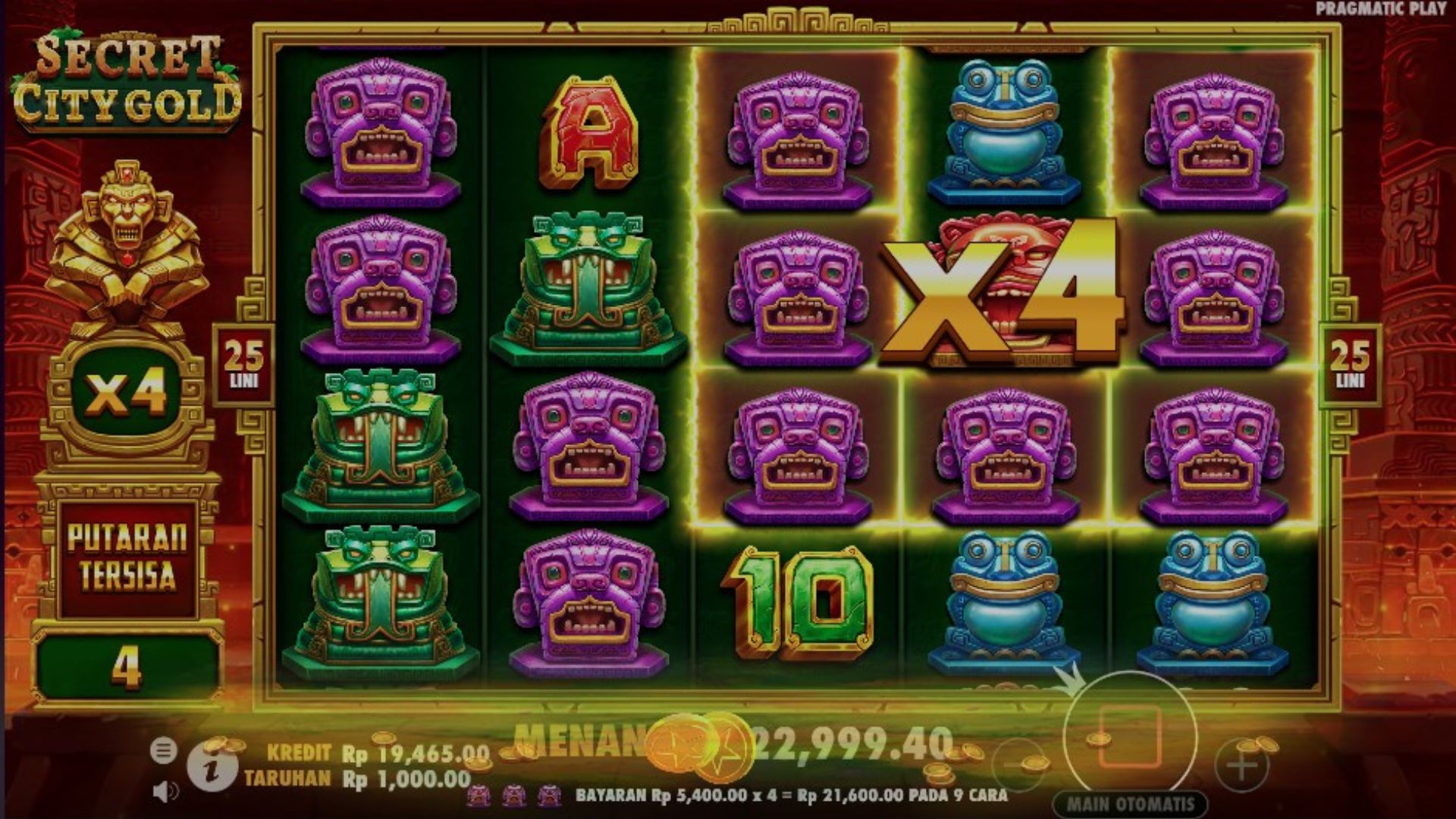Open the Main Otomatis autoplay options
Image resolution: width=1456 pixels, height=819 pixels.
(1130, 804)
